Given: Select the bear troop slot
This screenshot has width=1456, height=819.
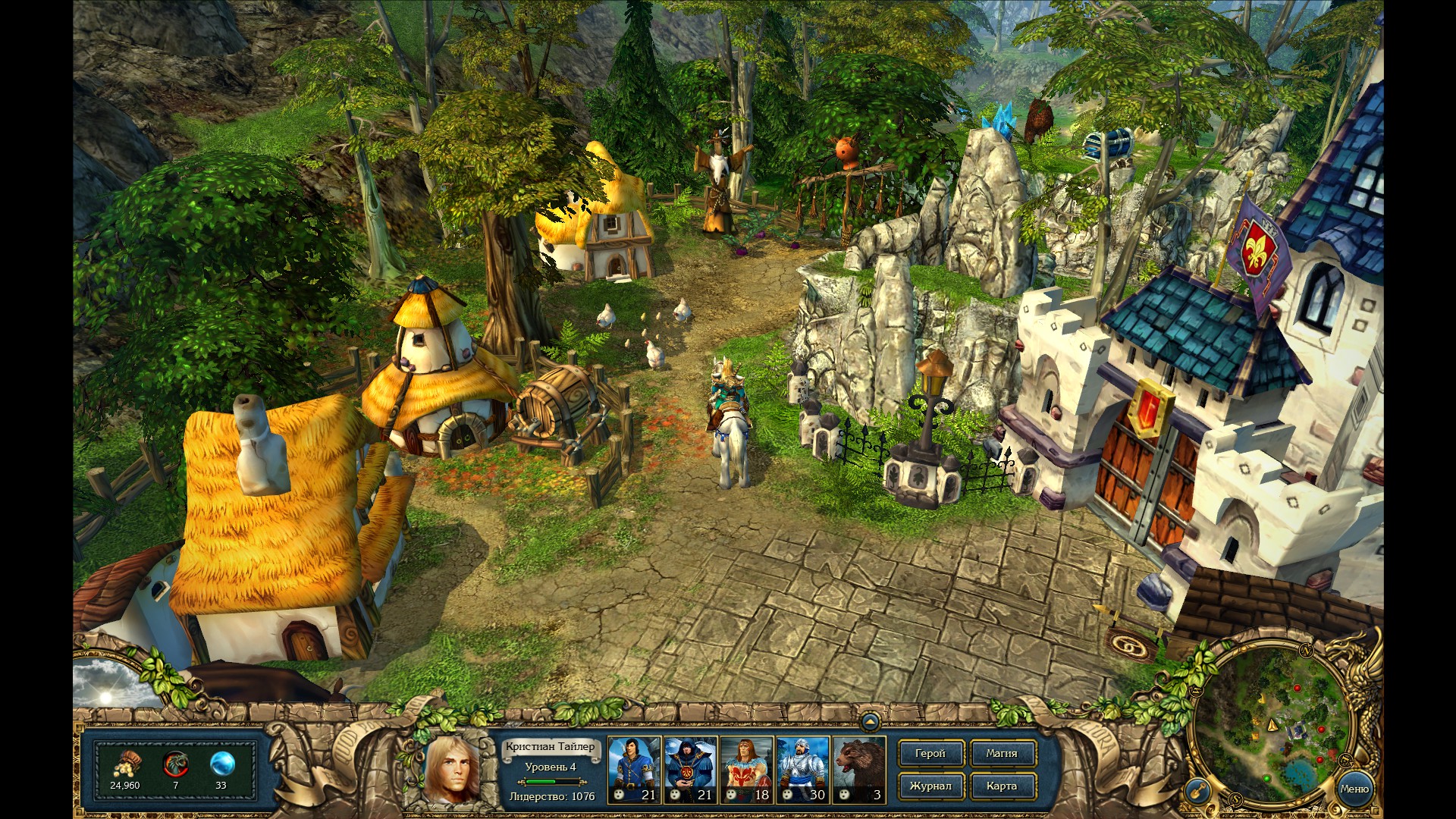Looking at the screenshot, I should [x=858, y=770].
